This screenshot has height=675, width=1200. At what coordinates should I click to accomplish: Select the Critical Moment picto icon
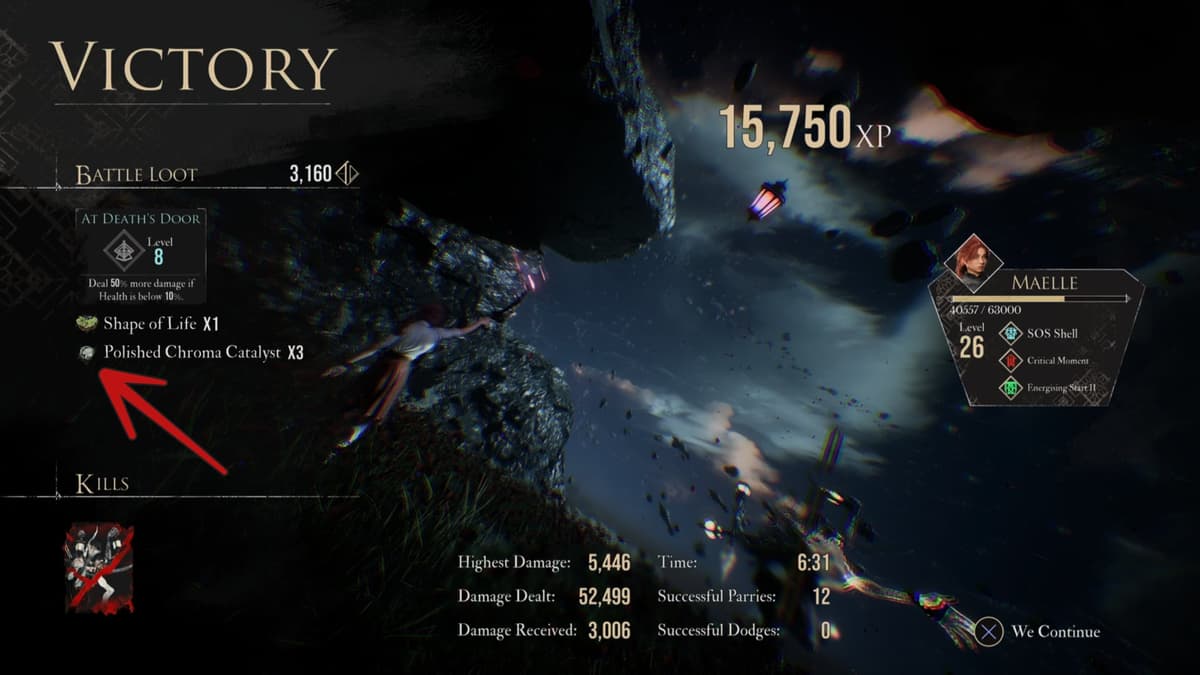click(1009, 360)
